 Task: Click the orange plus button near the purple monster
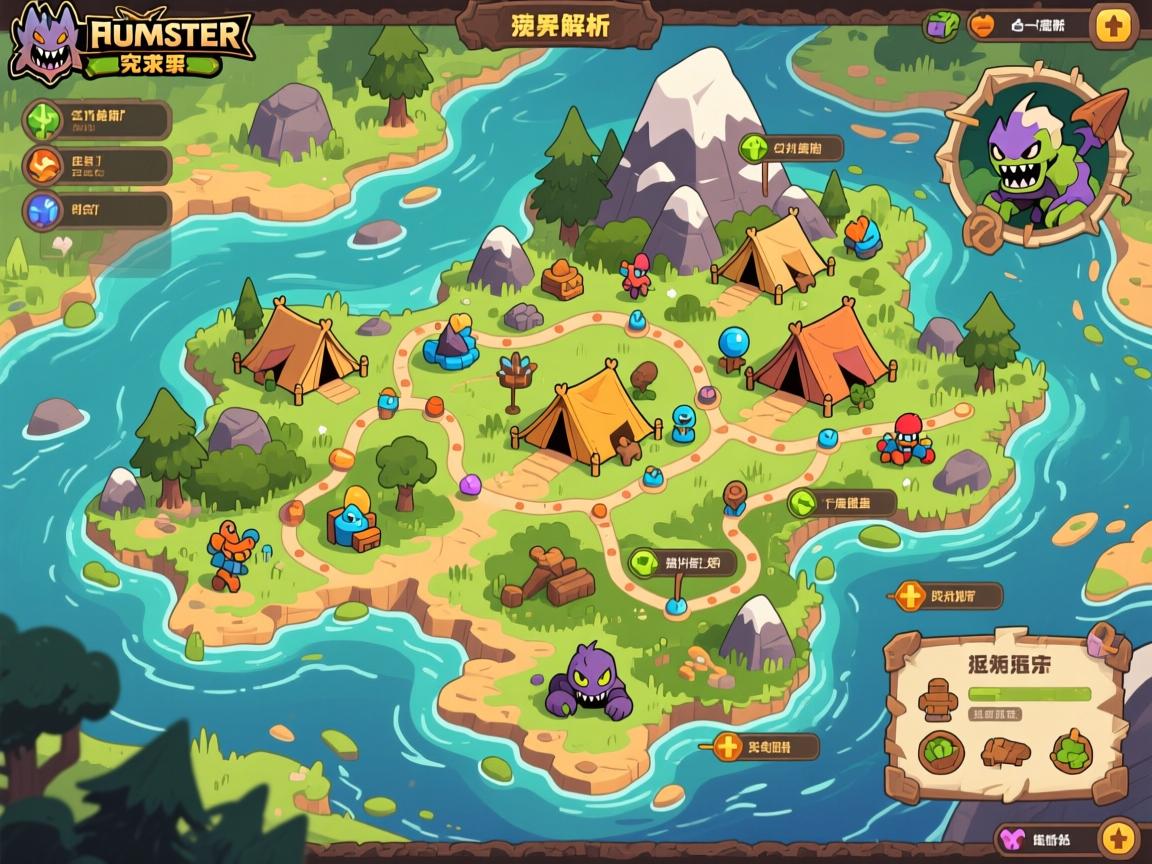727,746
